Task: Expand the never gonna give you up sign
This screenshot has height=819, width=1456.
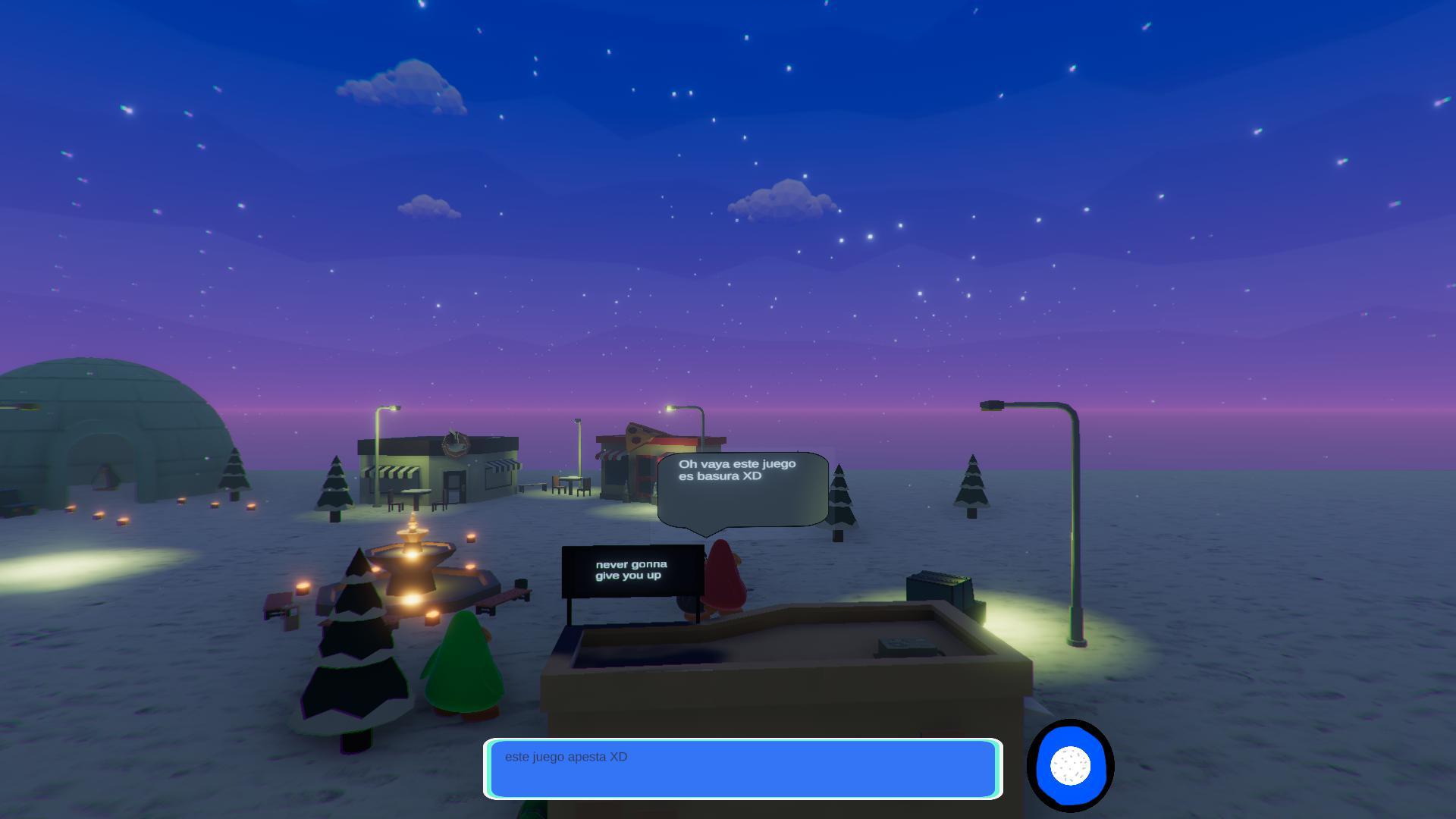Action: (632, 570)
